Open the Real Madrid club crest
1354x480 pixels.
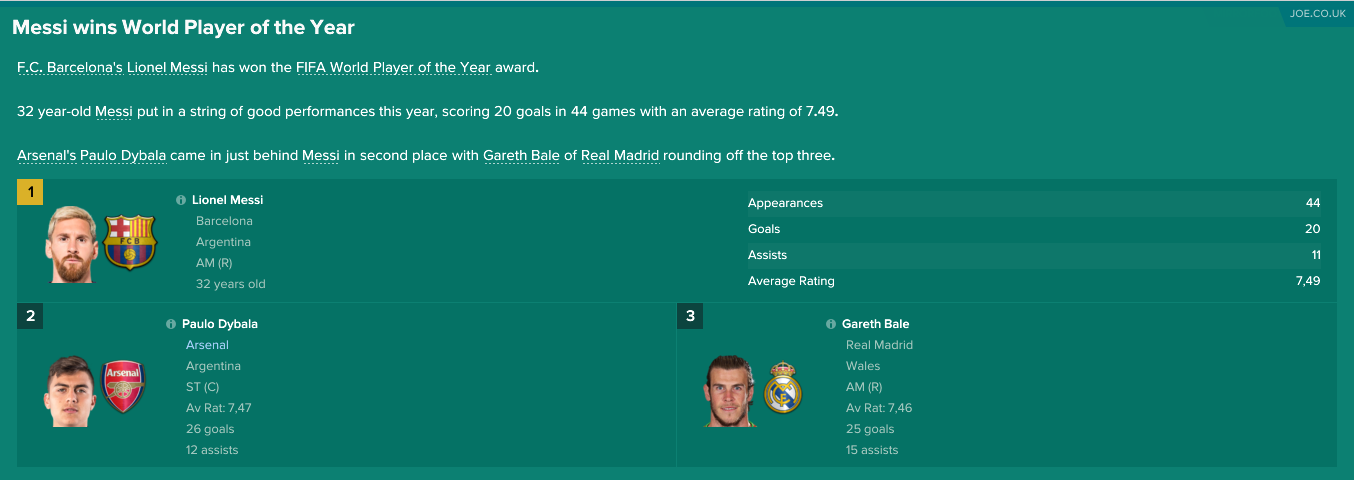point(783,389)
